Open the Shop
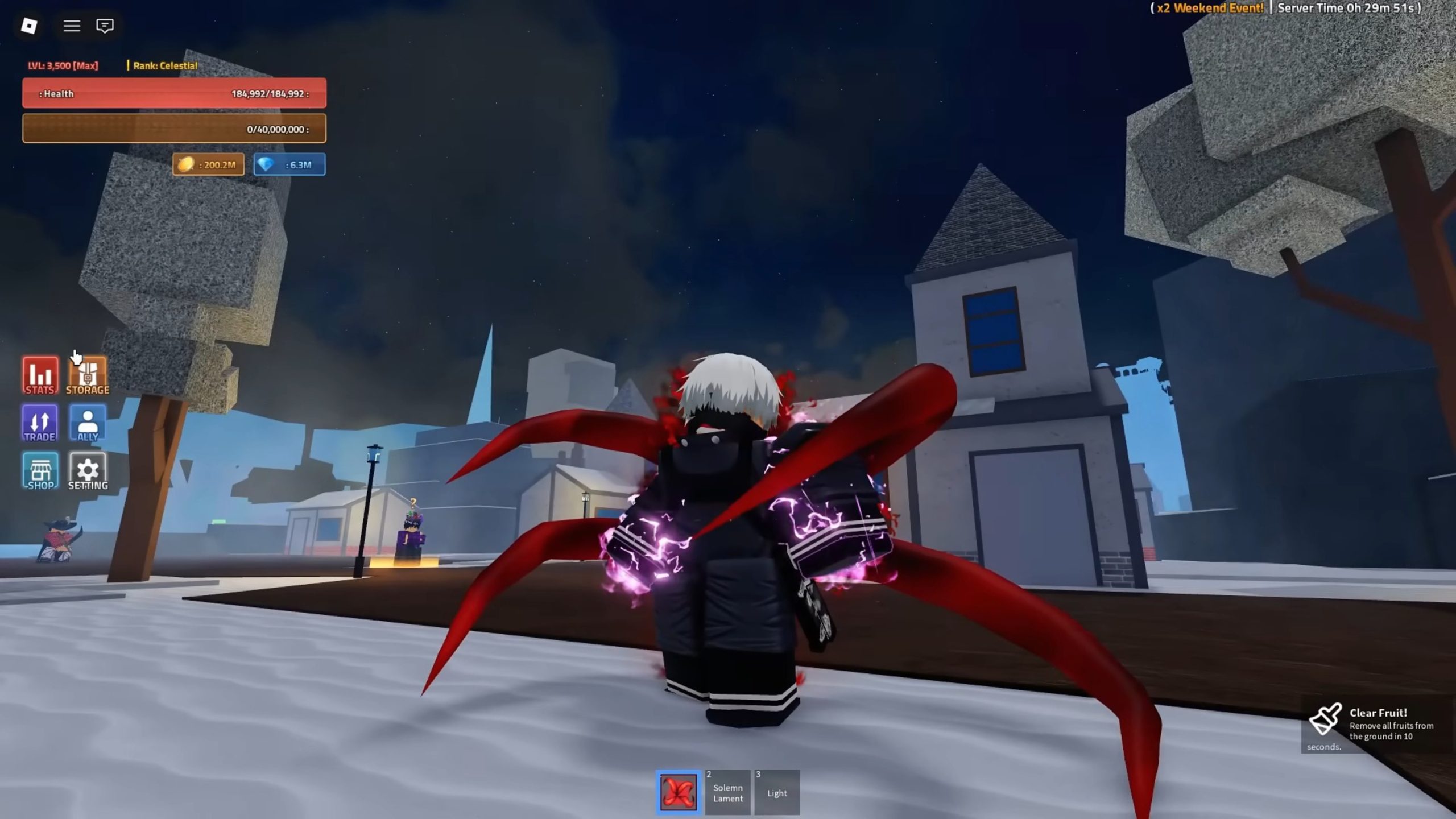 40,471
